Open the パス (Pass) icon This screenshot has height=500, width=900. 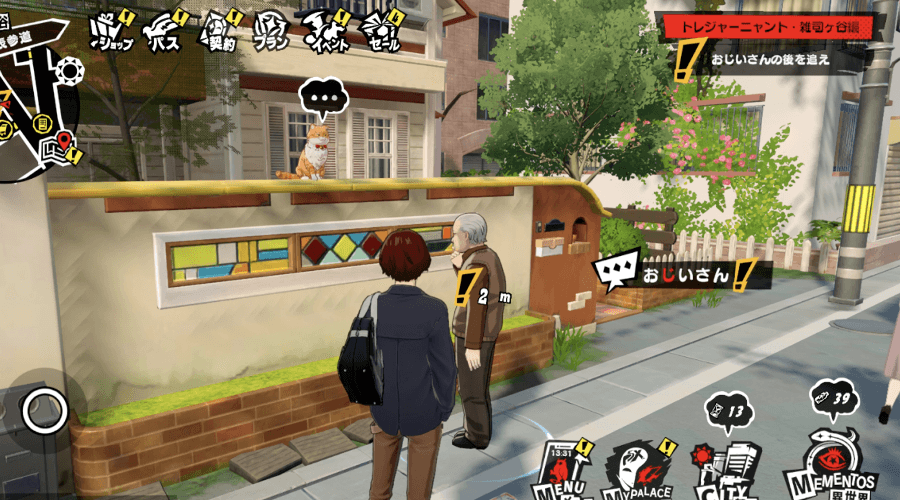click(x=163, y=33)
